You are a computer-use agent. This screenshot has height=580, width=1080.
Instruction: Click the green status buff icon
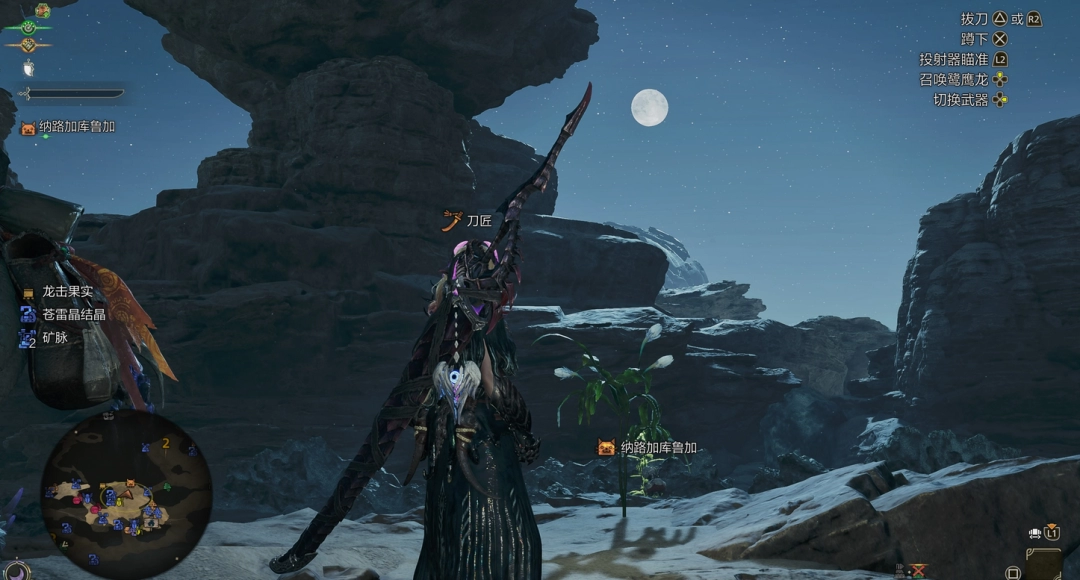click(x=29, y=27)
